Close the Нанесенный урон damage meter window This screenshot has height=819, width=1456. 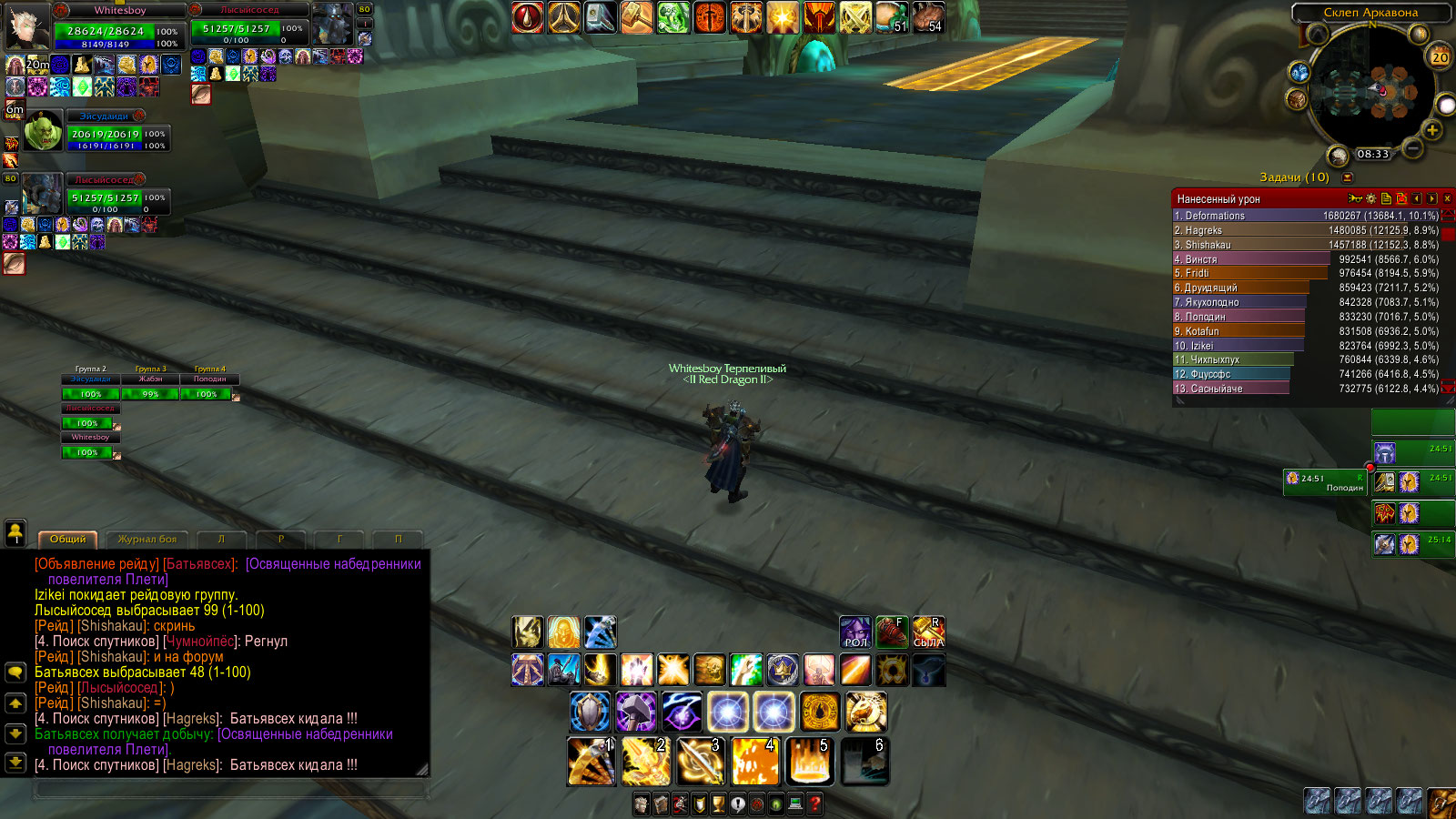point(1447,198)
